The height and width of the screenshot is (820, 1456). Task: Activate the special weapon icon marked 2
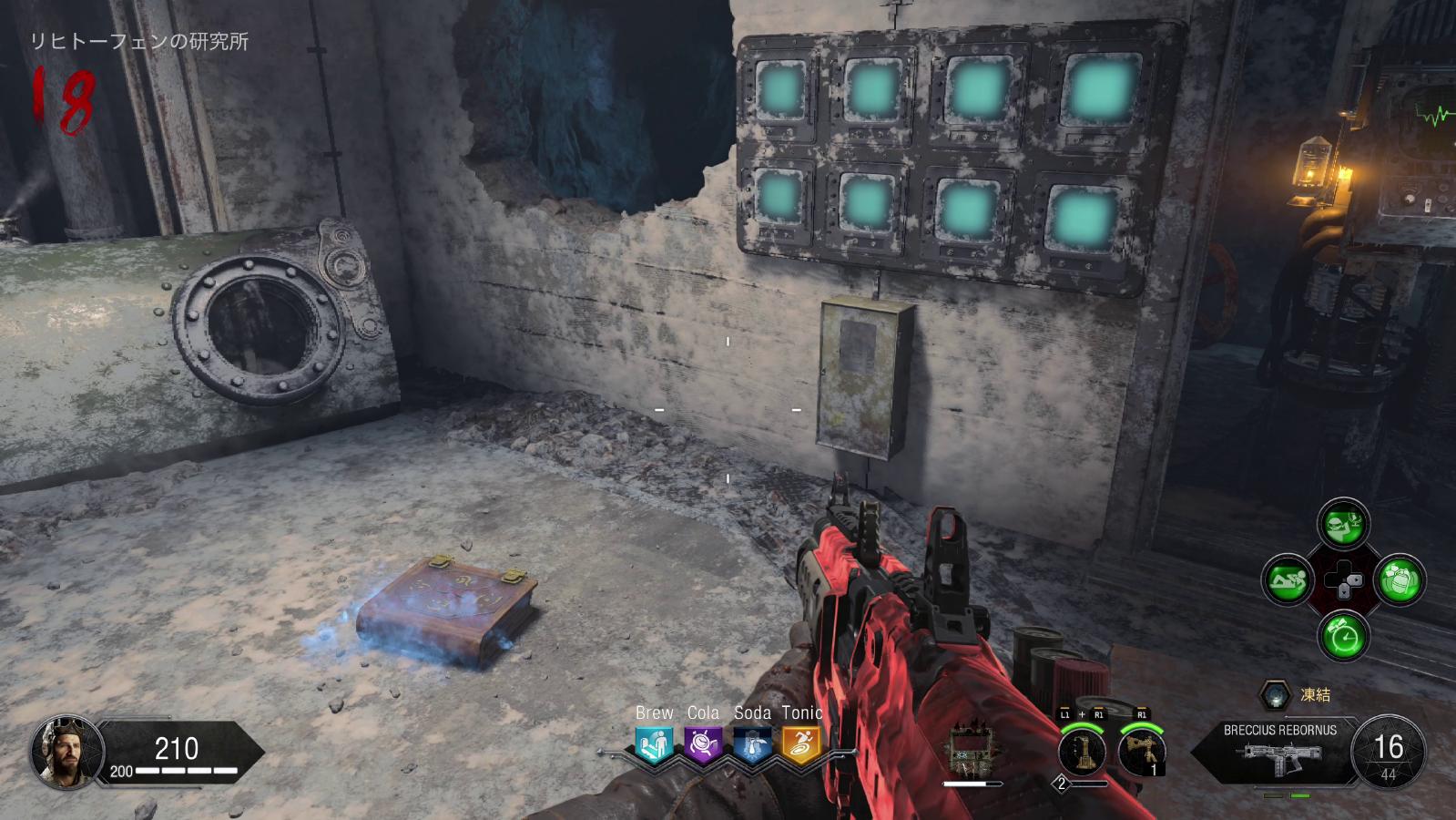pos(1082,753)
